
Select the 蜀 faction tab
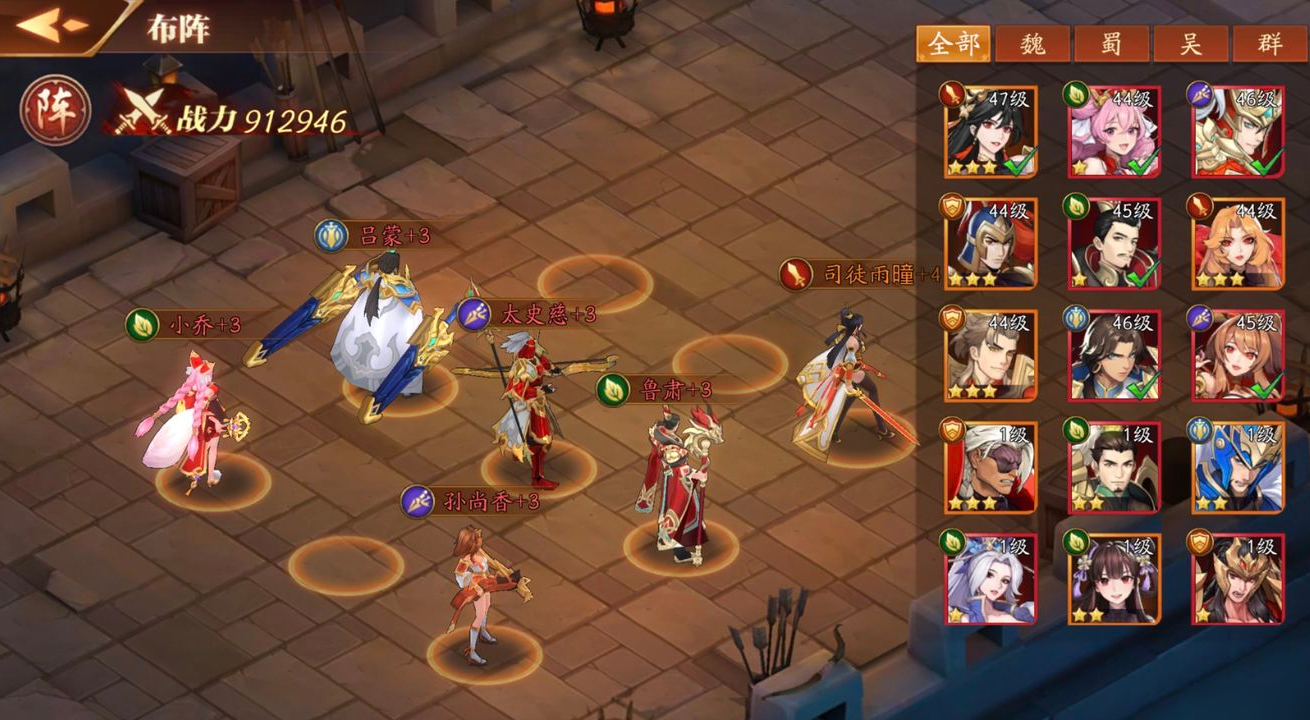click(x=1112, y=44)
